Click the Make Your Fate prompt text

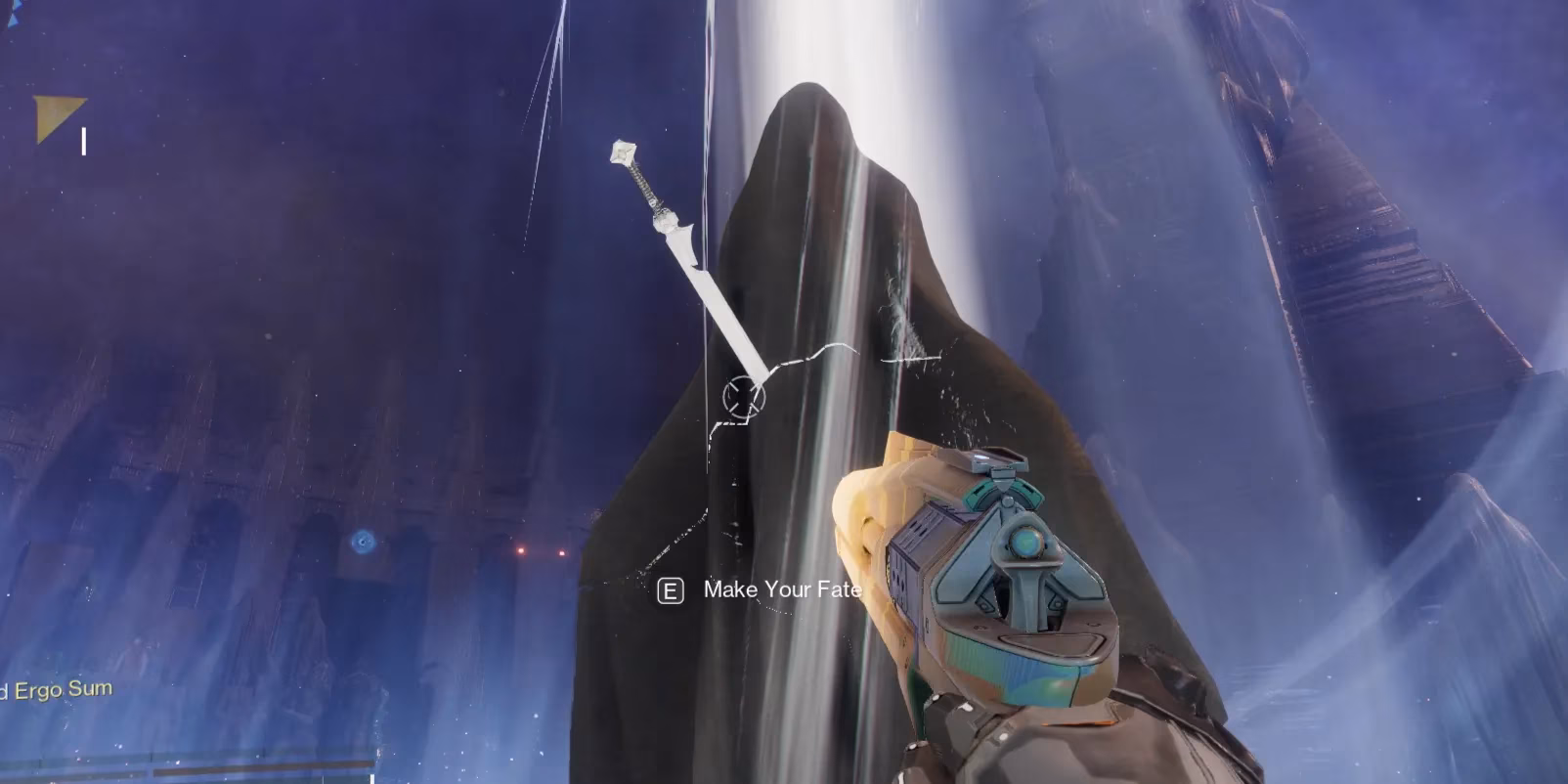781,589
